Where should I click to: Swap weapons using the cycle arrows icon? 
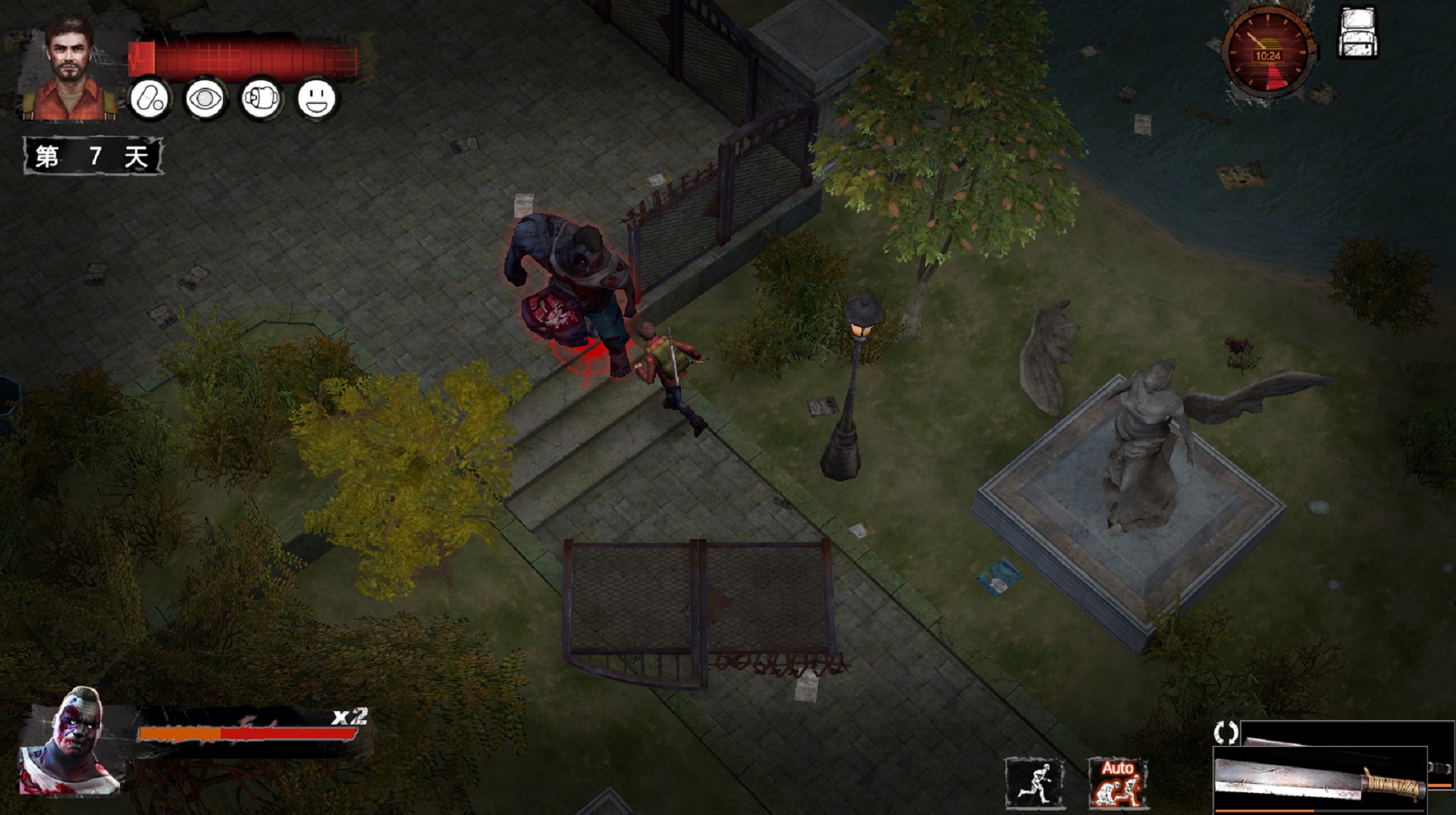(1225, 732)
